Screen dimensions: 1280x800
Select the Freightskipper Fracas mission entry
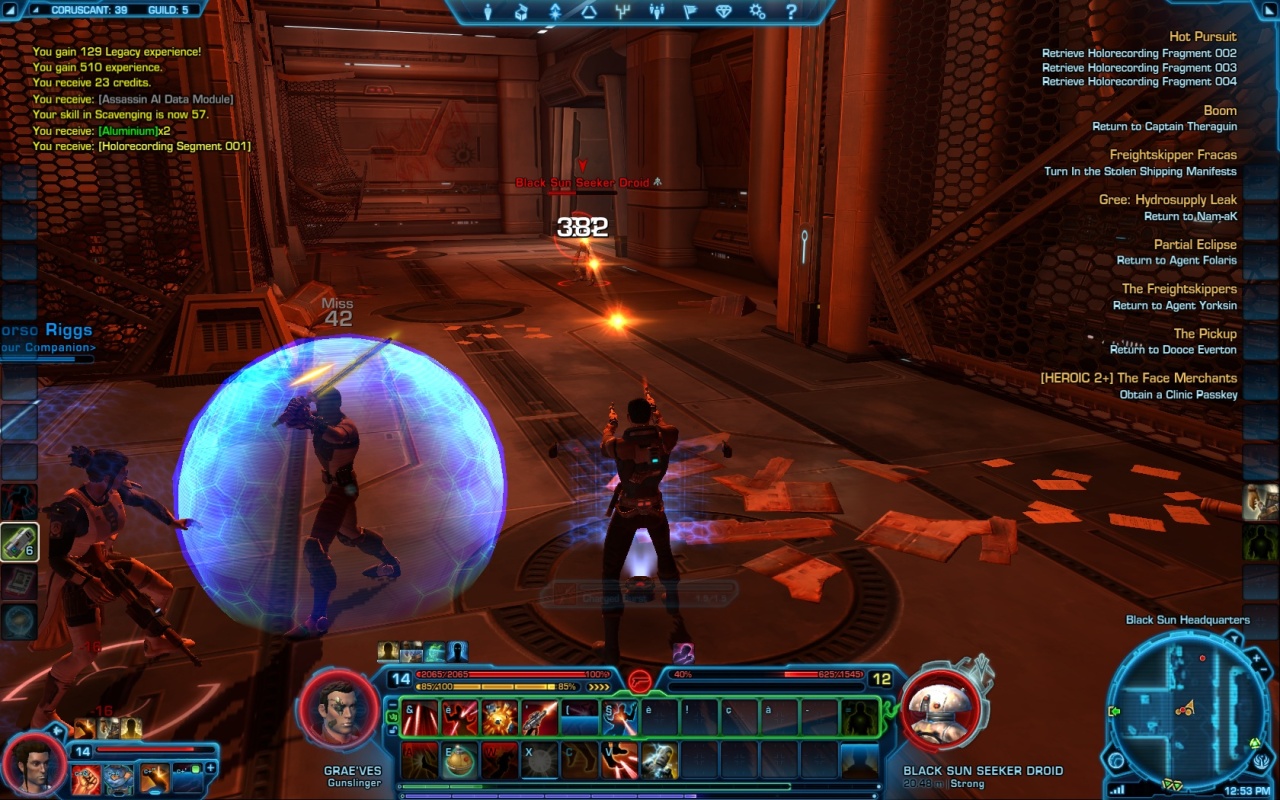click(x=1172, y=155)
